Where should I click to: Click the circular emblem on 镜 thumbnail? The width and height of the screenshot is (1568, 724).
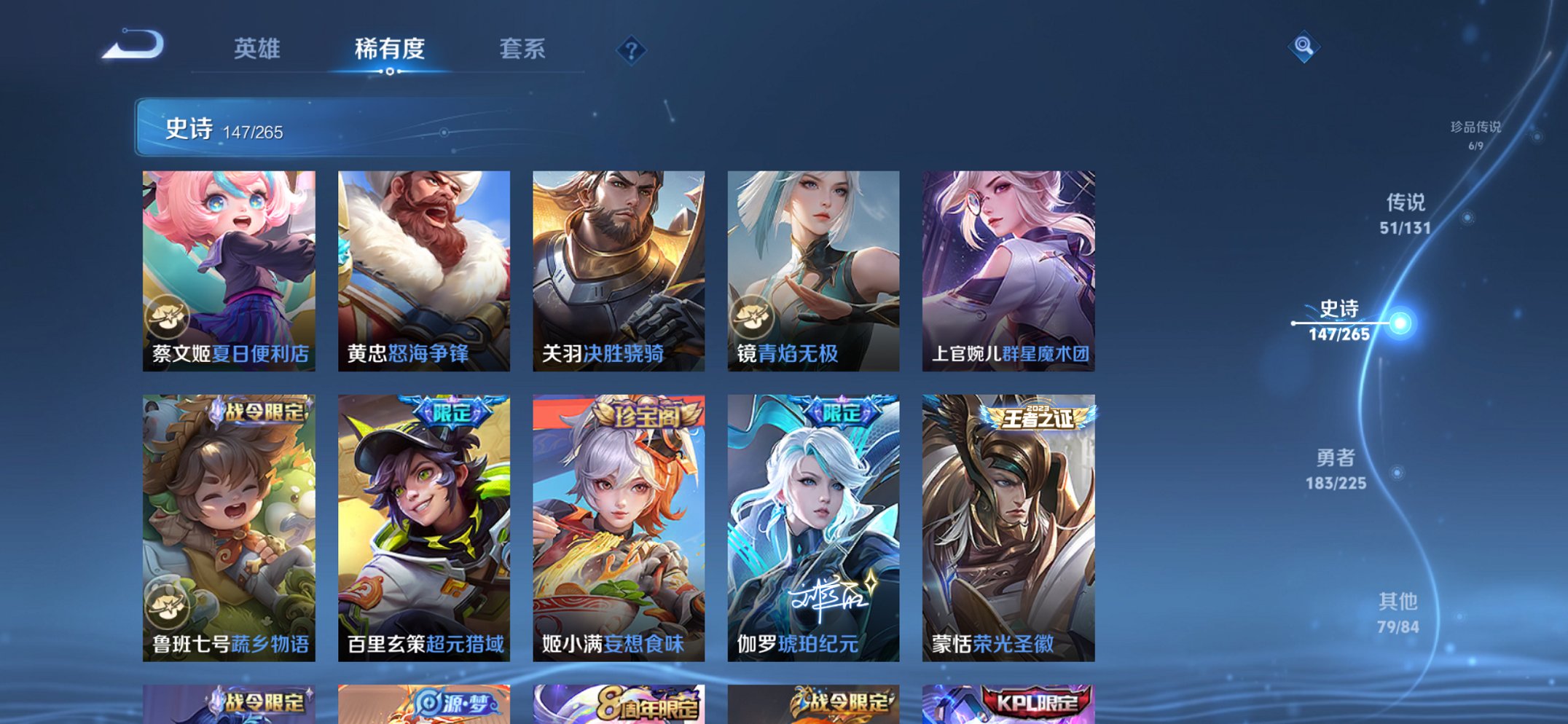click(x=754, y=316)
